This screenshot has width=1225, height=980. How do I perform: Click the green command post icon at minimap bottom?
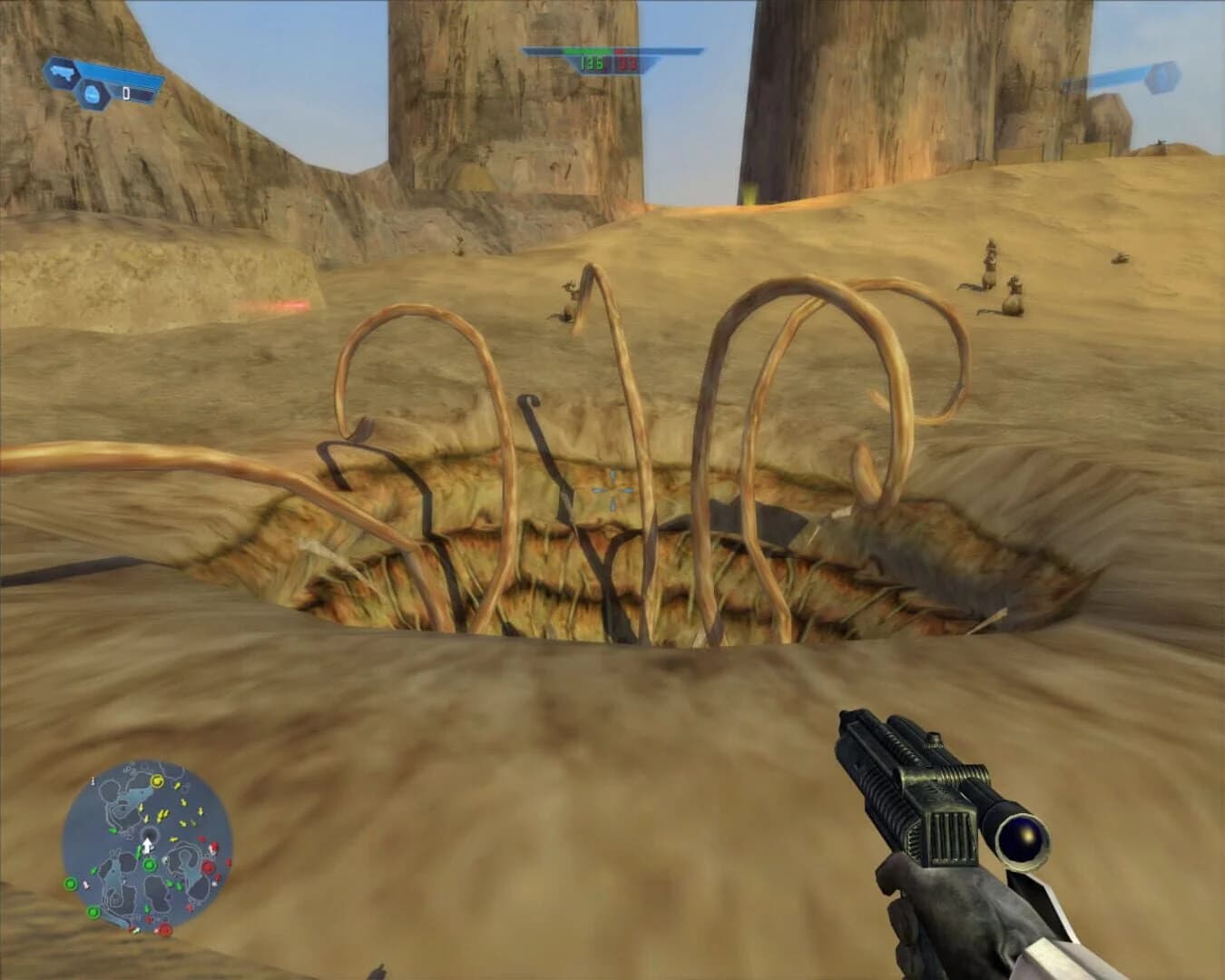93,912
